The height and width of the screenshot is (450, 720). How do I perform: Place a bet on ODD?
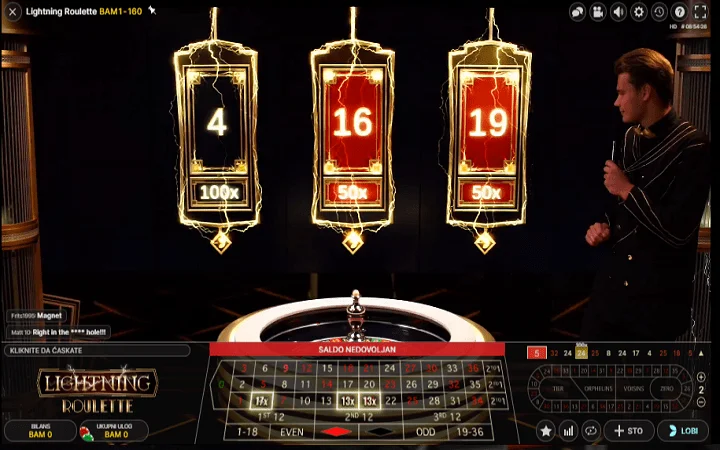[426, 431]
